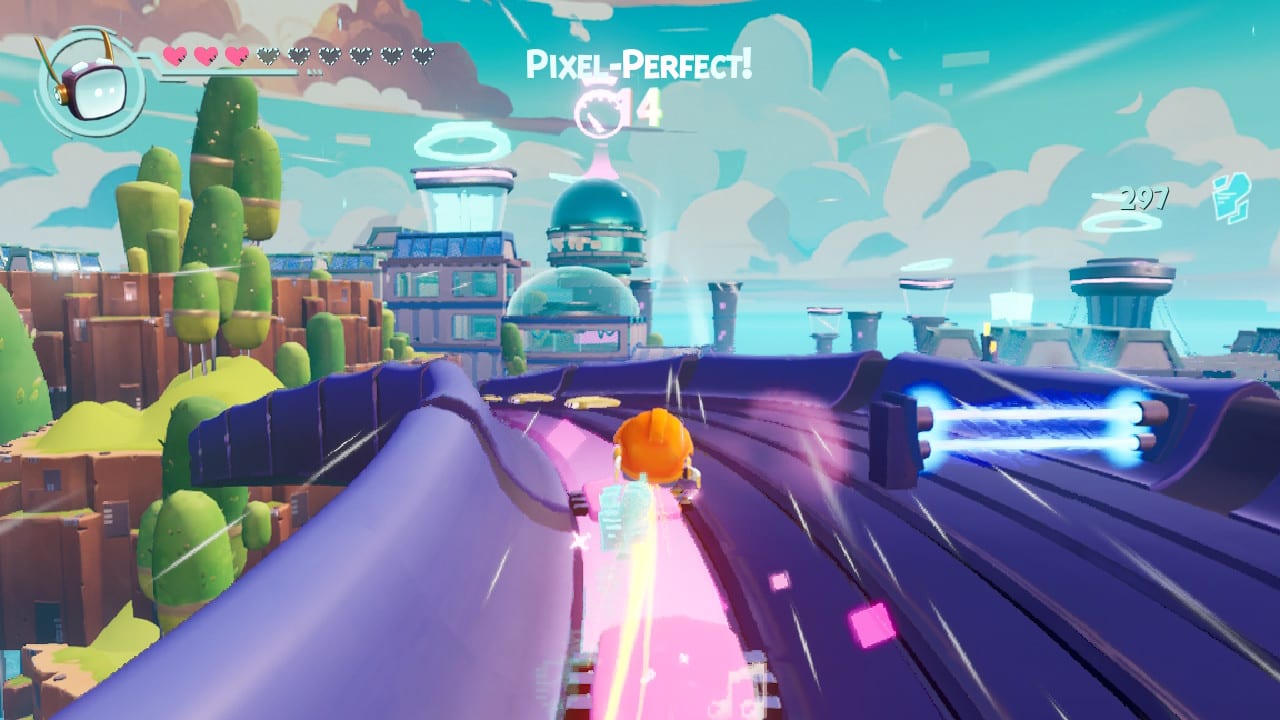Toggle the small arrows beside the health bar
This screenshot has height=720, width=1280.
click(x=315, y=71)
